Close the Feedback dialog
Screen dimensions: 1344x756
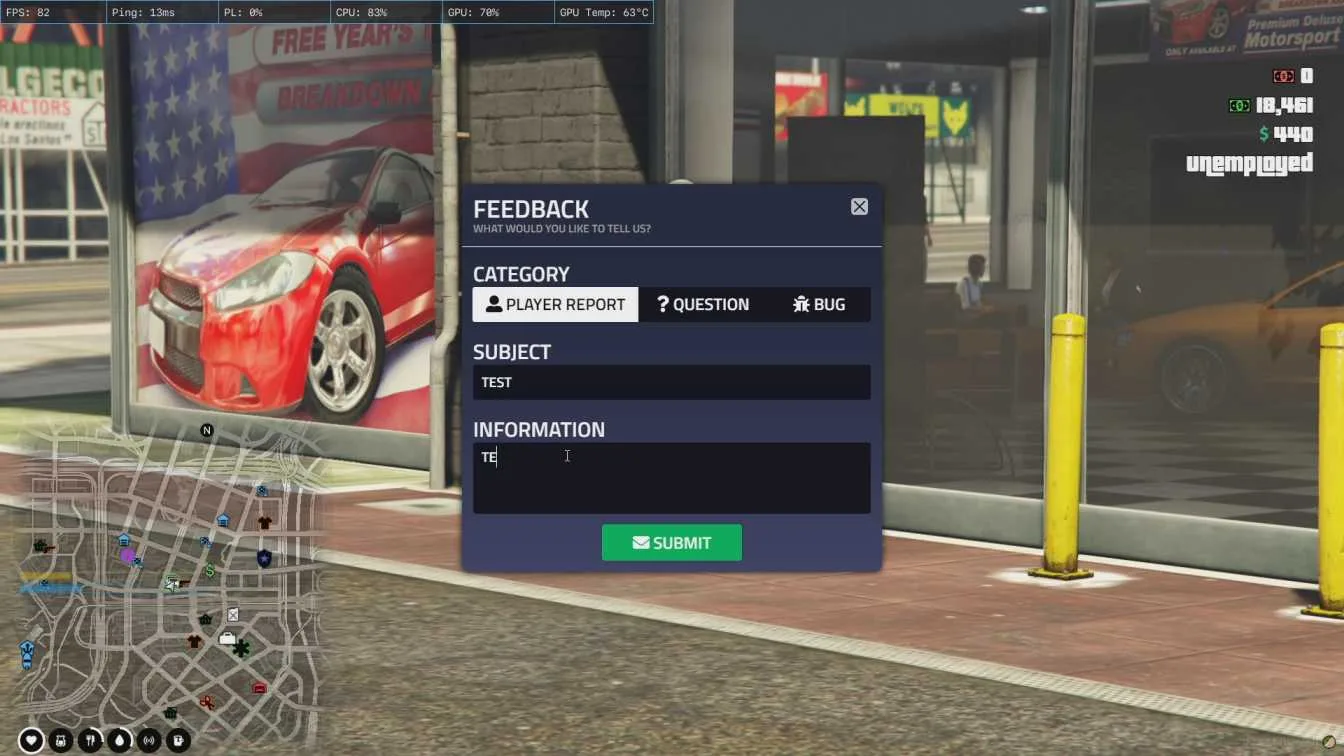[859, 207]
